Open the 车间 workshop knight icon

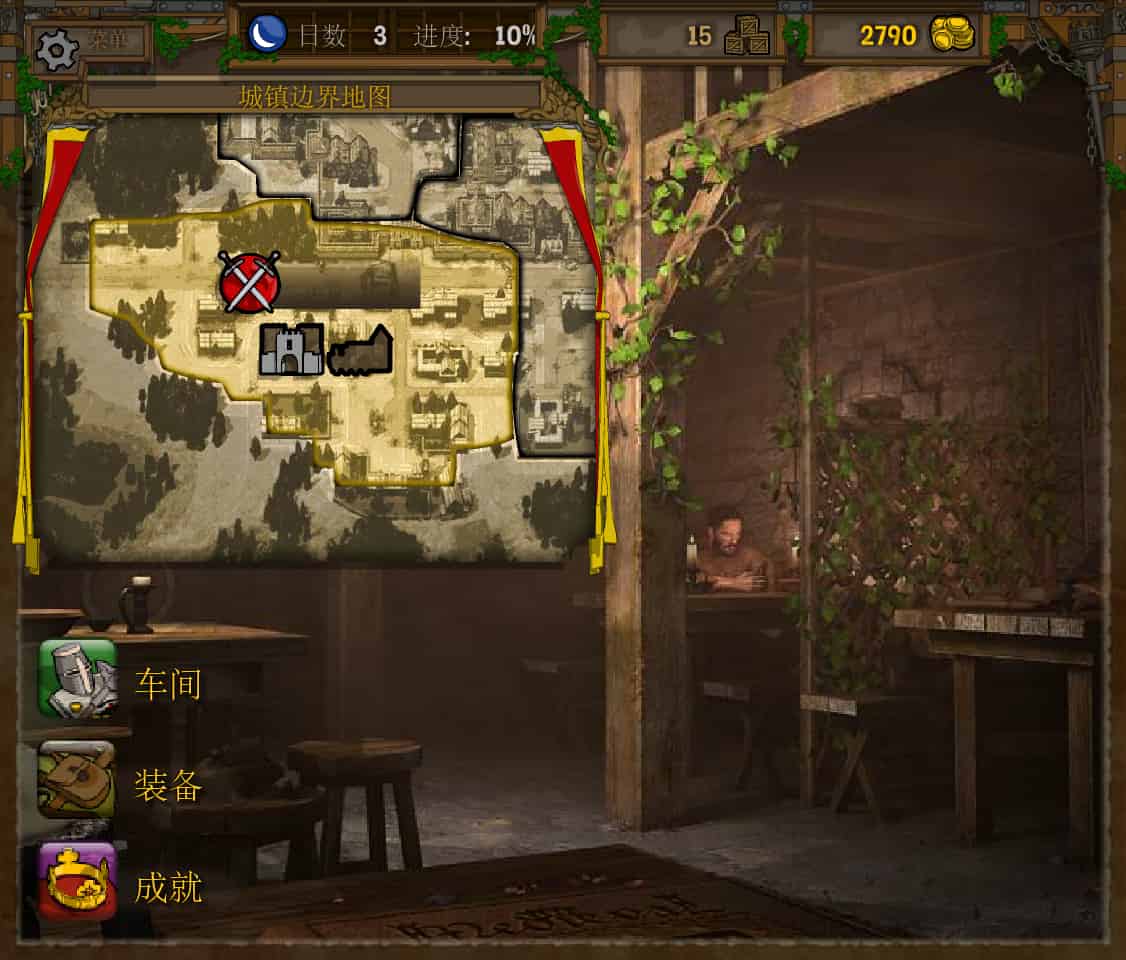click(x=77, y=680)
